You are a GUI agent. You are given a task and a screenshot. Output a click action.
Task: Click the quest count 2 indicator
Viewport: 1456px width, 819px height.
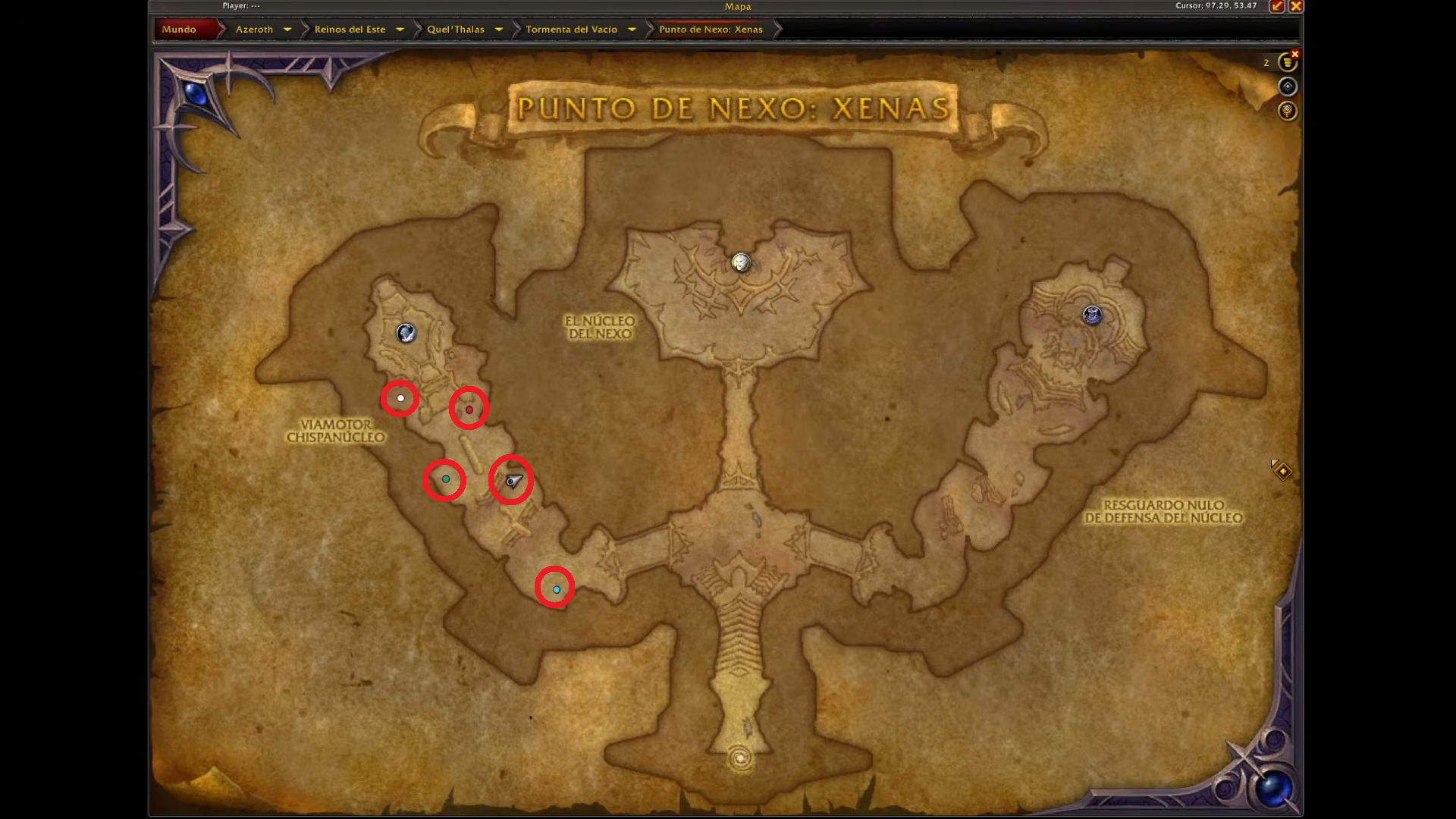[x=1266, y=63]
